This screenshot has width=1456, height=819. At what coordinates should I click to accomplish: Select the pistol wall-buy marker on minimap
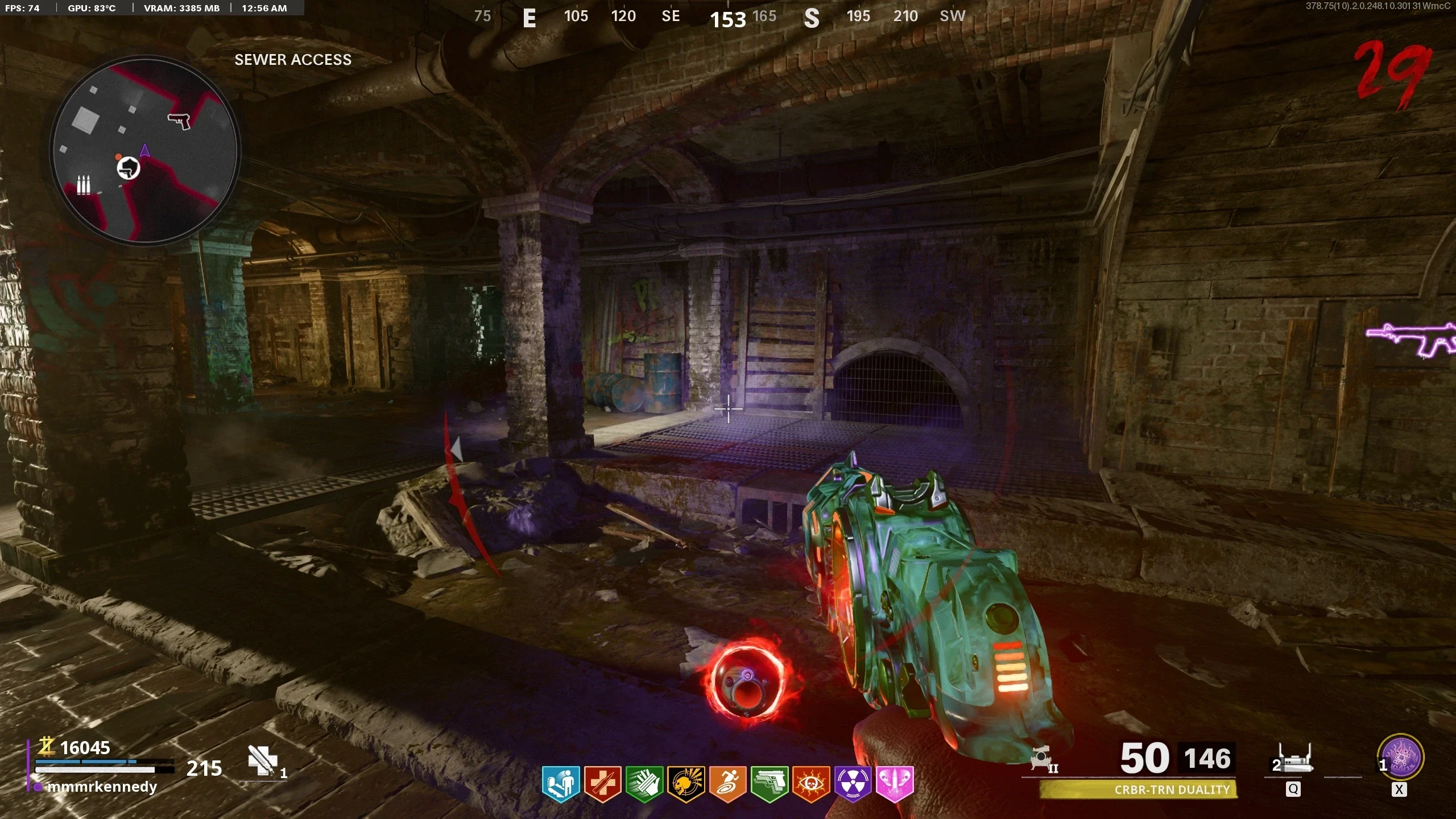pos(179,121)
